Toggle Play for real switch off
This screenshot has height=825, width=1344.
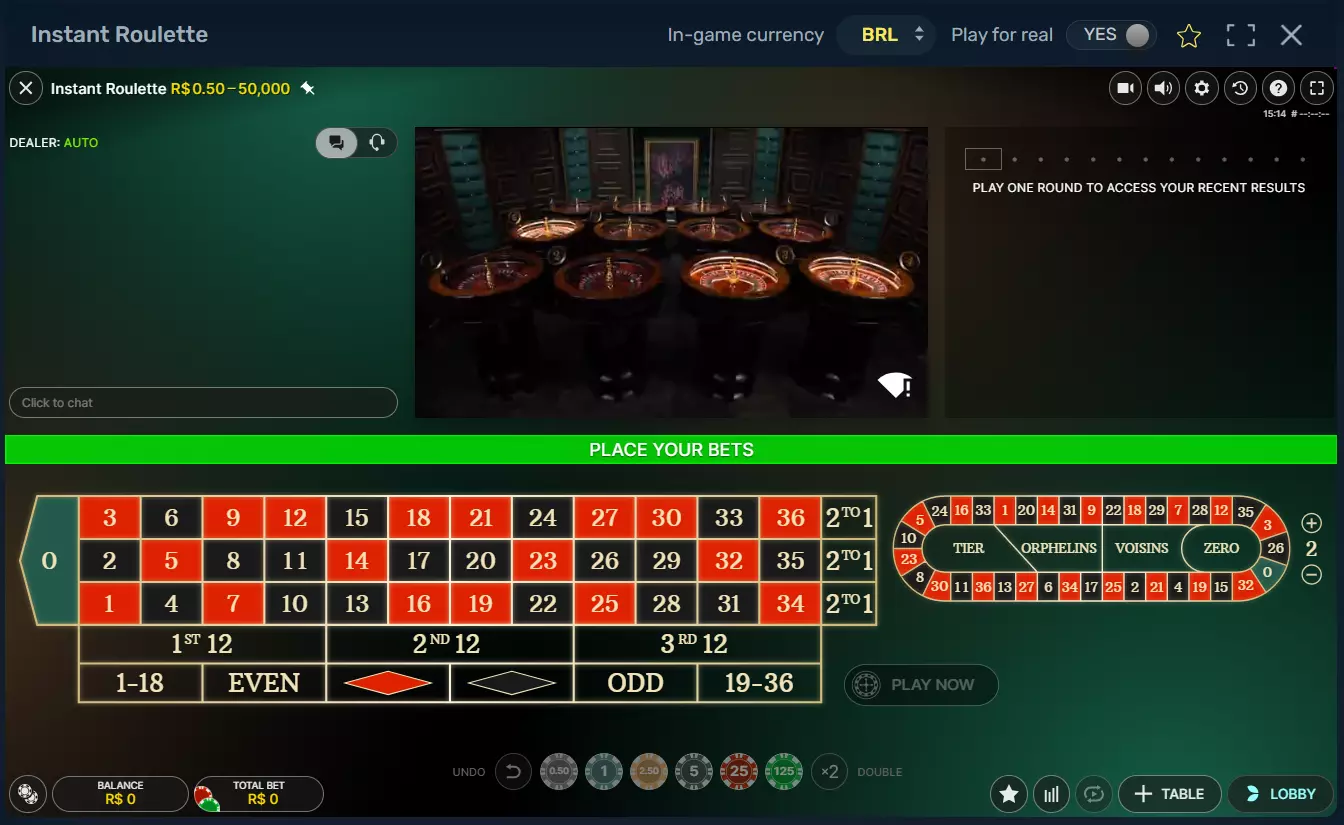pyautogui.click(x=1111, y=34)
